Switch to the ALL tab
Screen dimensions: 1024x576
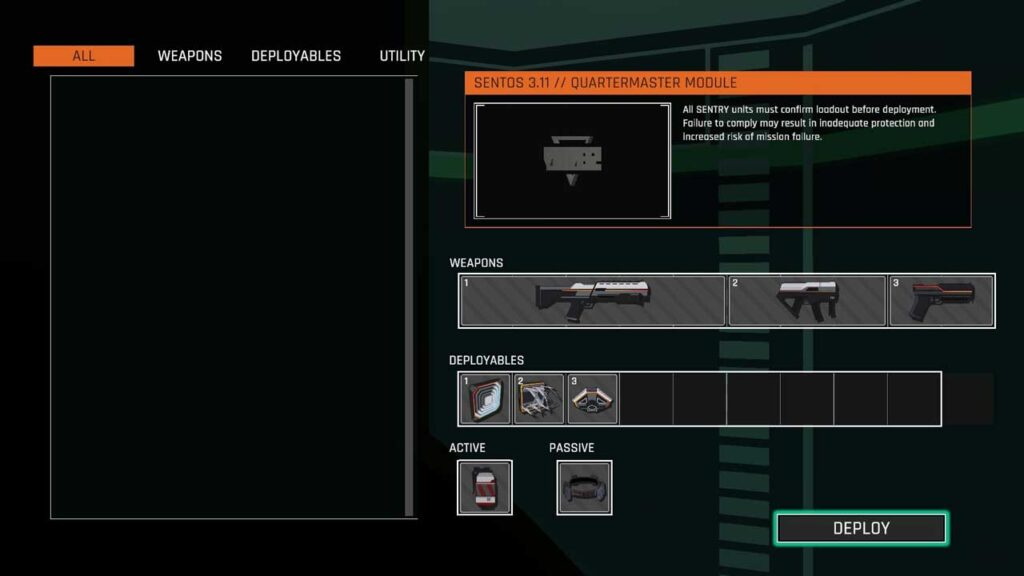click(83, 56)
